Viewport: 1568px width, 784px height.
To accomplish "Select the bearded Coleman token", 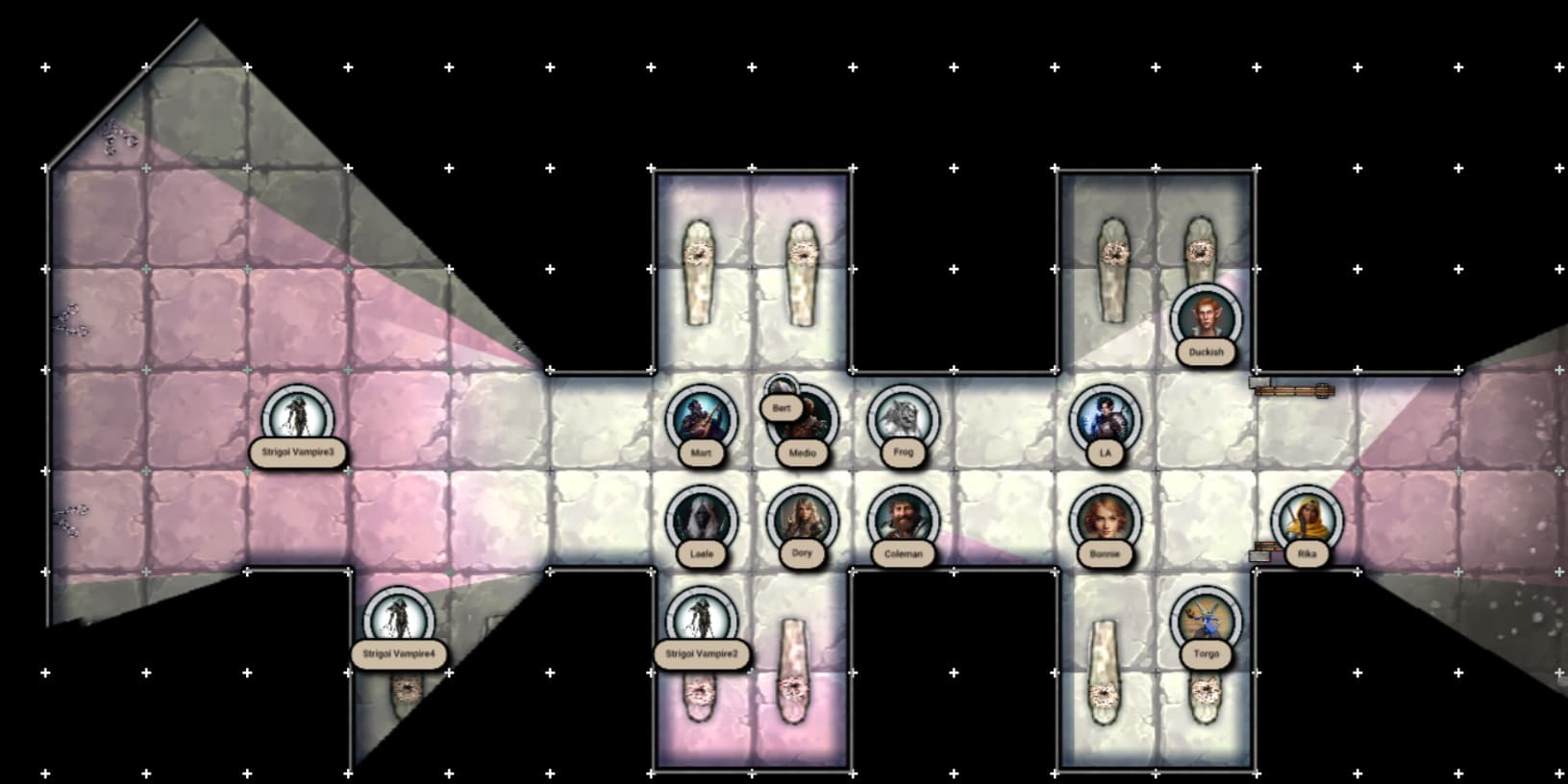I will tap(903, 520).
